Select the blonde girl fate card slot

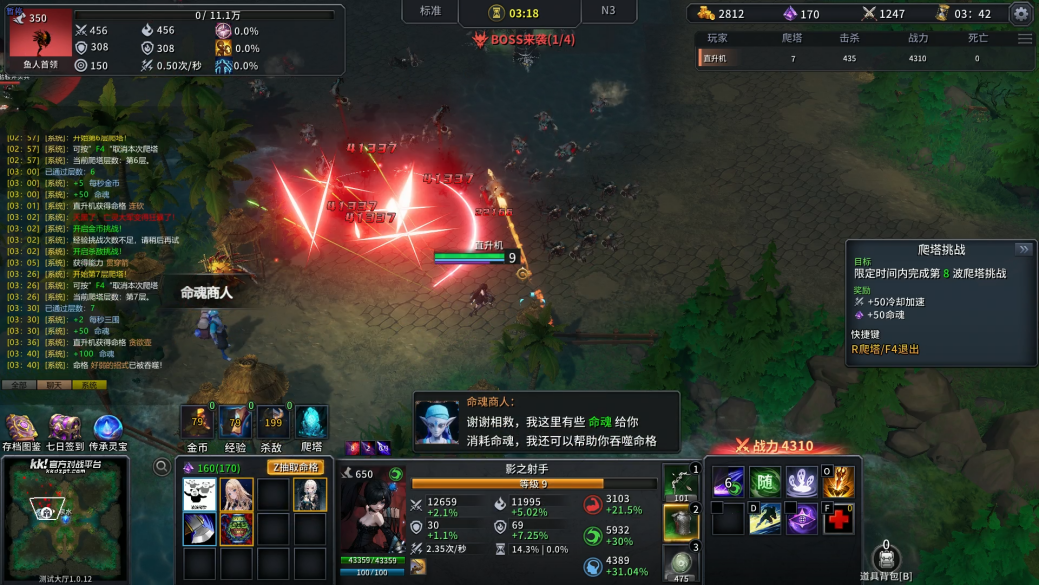(237, 494)
